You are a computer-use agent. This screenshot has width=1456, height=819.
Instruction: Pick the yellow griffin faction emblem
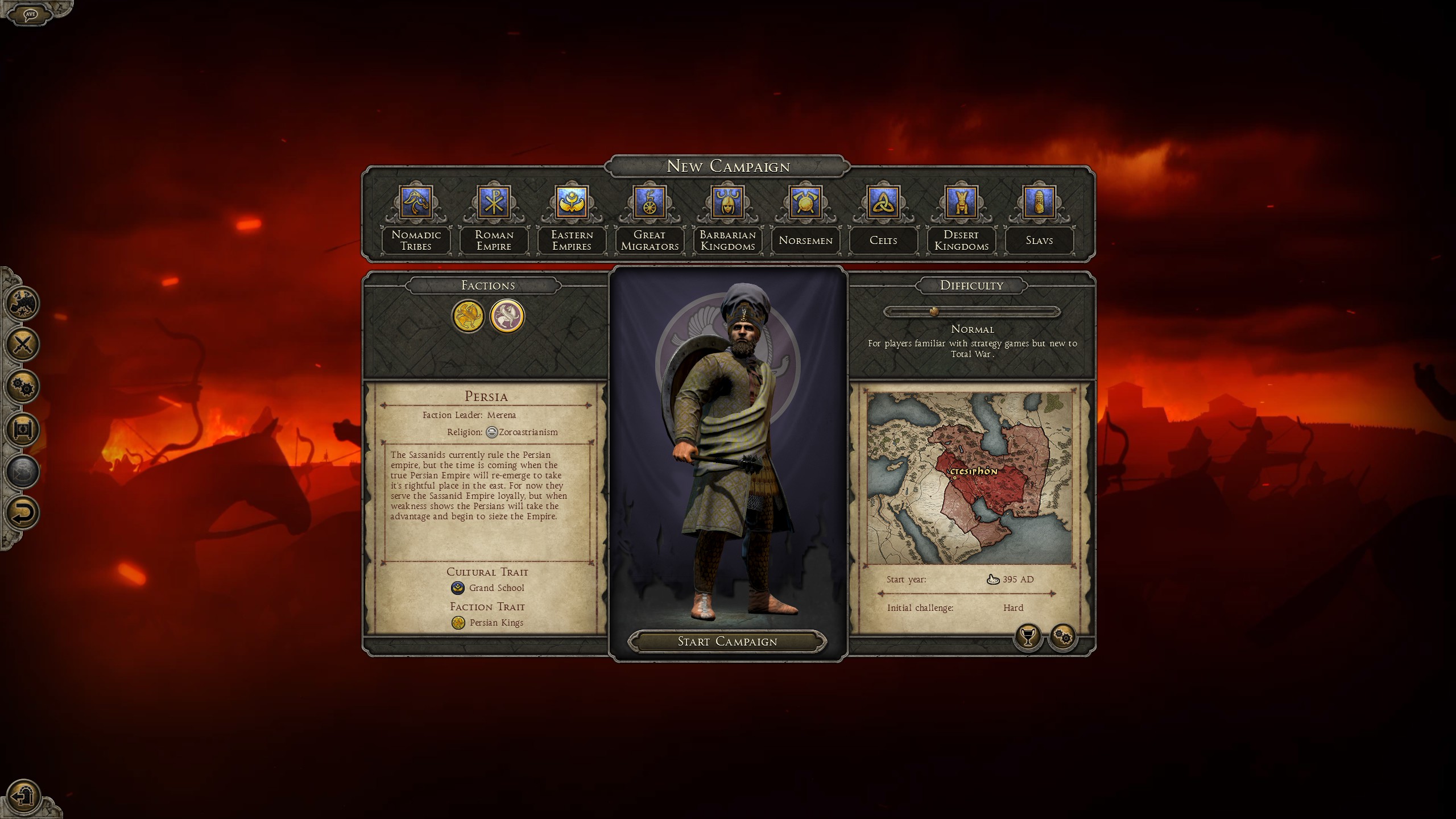[x=468, y=316]
